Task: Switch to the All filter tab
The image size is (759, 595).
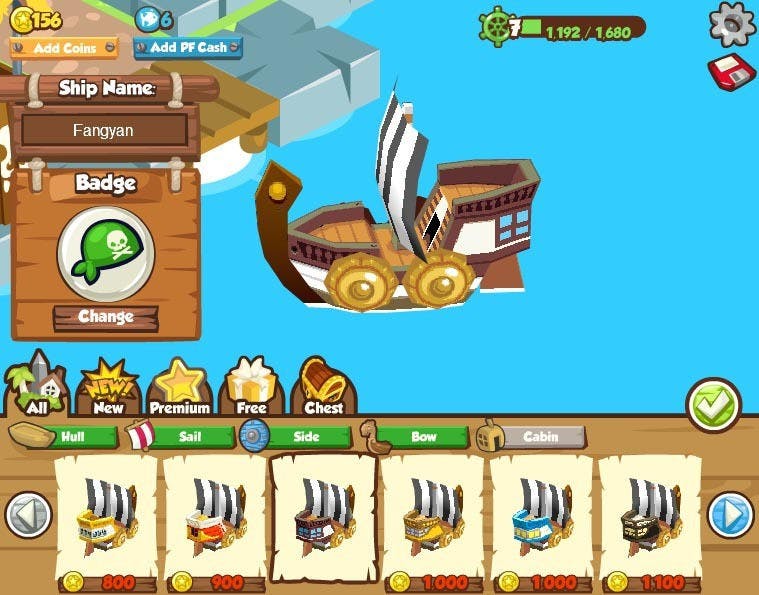Action: click(37, 386)
